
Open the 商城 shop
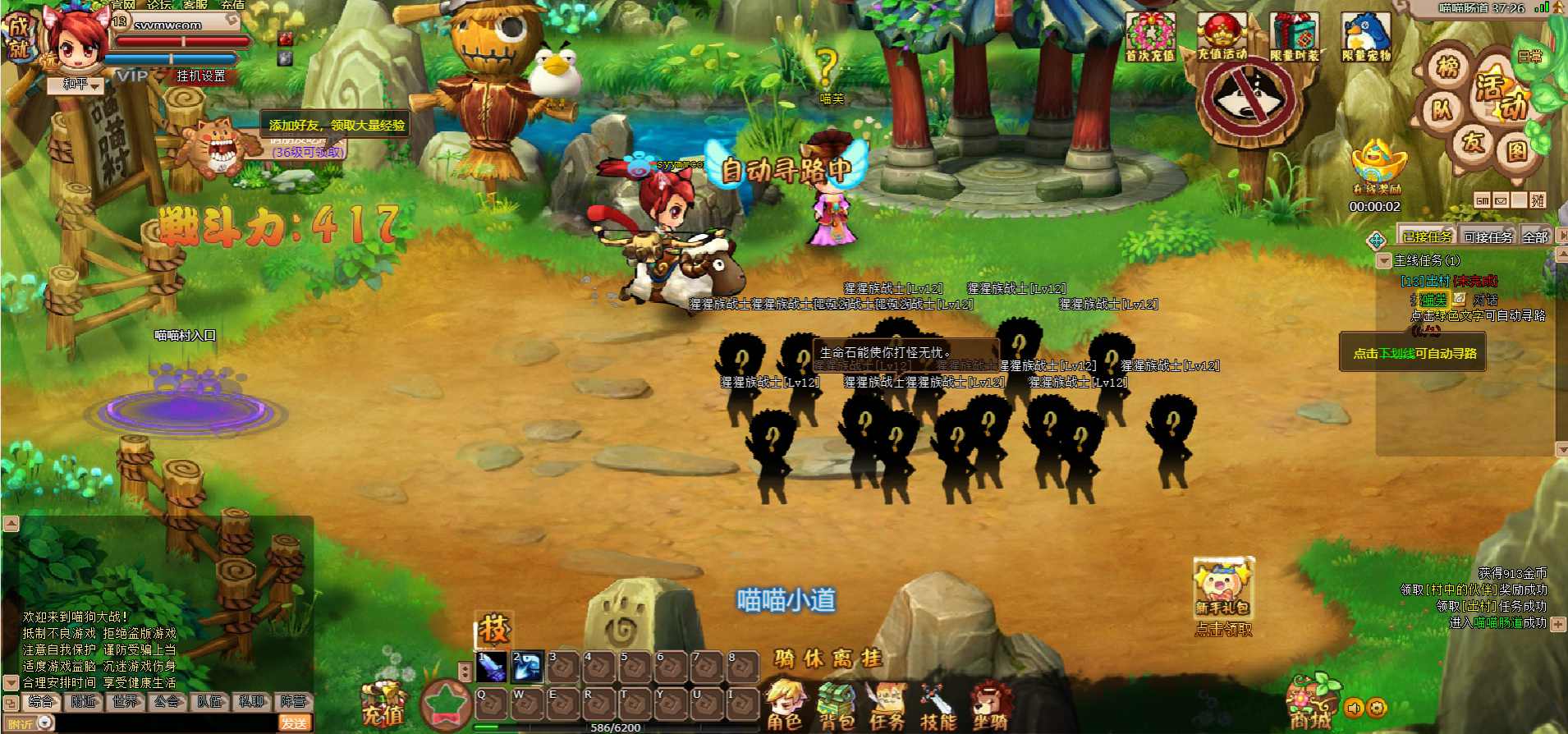pos(1310,703)
